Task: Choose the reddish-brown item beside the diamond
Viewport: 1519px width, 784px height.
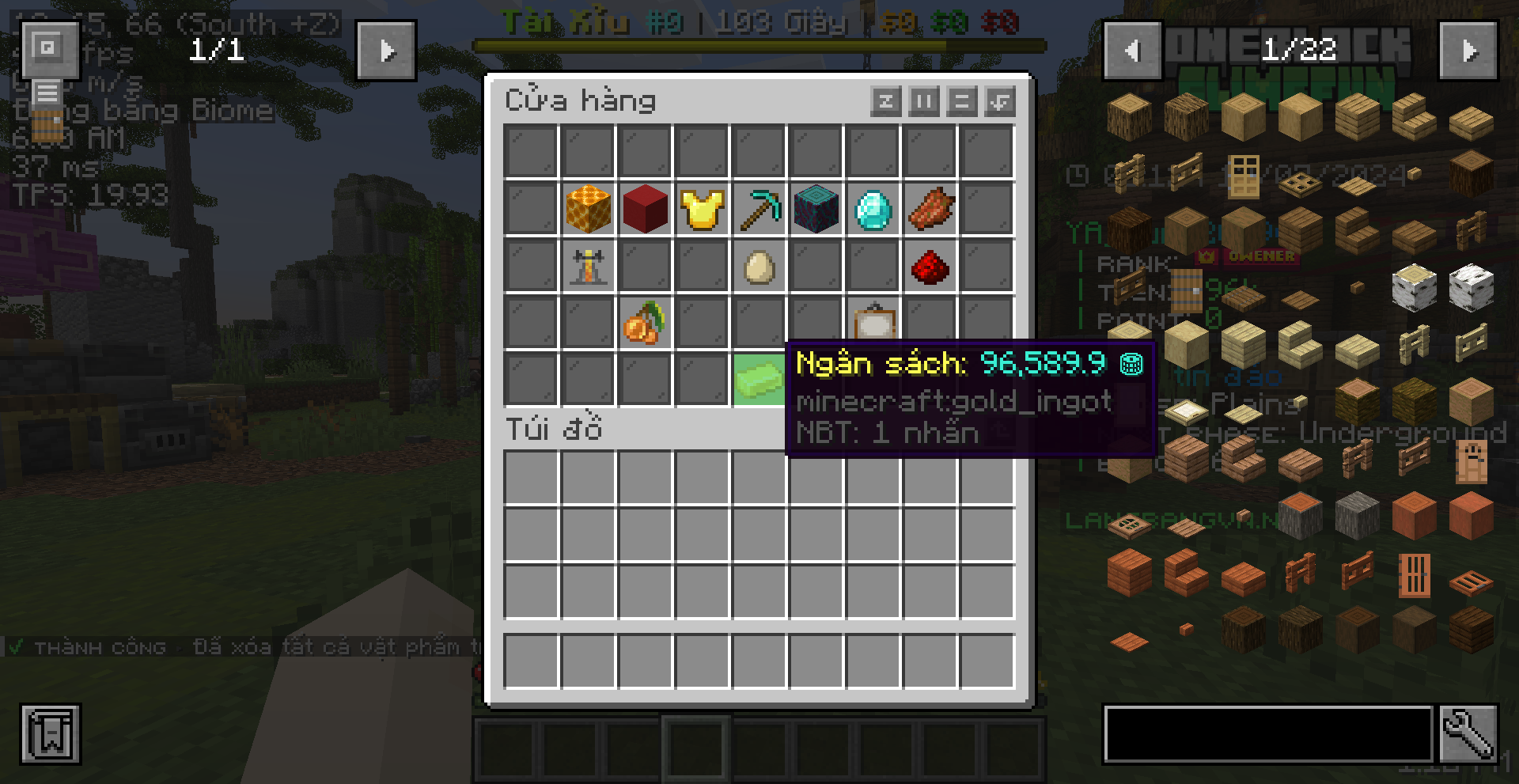Action: (x=930, y=210)
